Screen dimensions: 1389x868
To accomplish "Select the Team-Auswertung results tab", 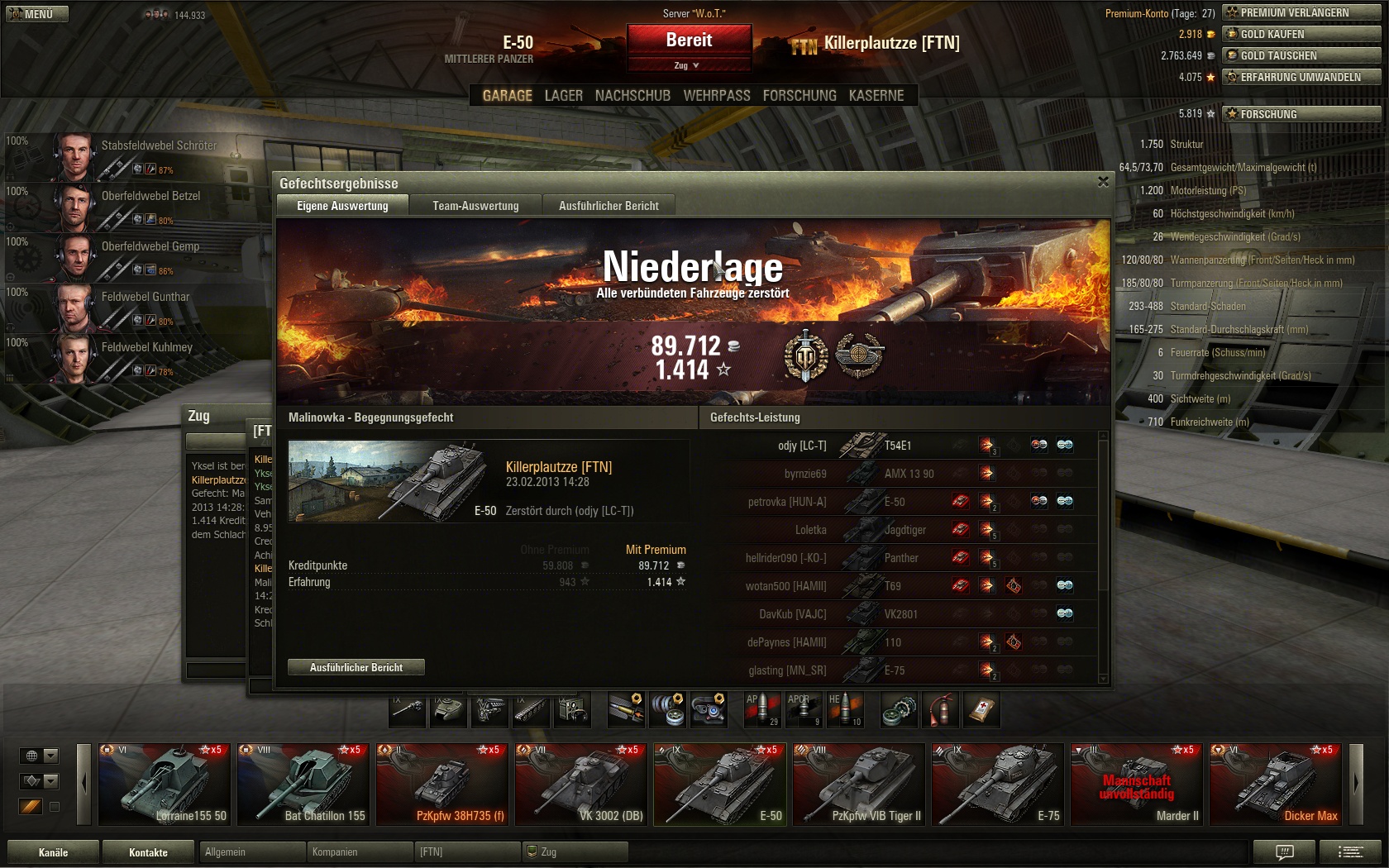I will (x=475, y=206).
